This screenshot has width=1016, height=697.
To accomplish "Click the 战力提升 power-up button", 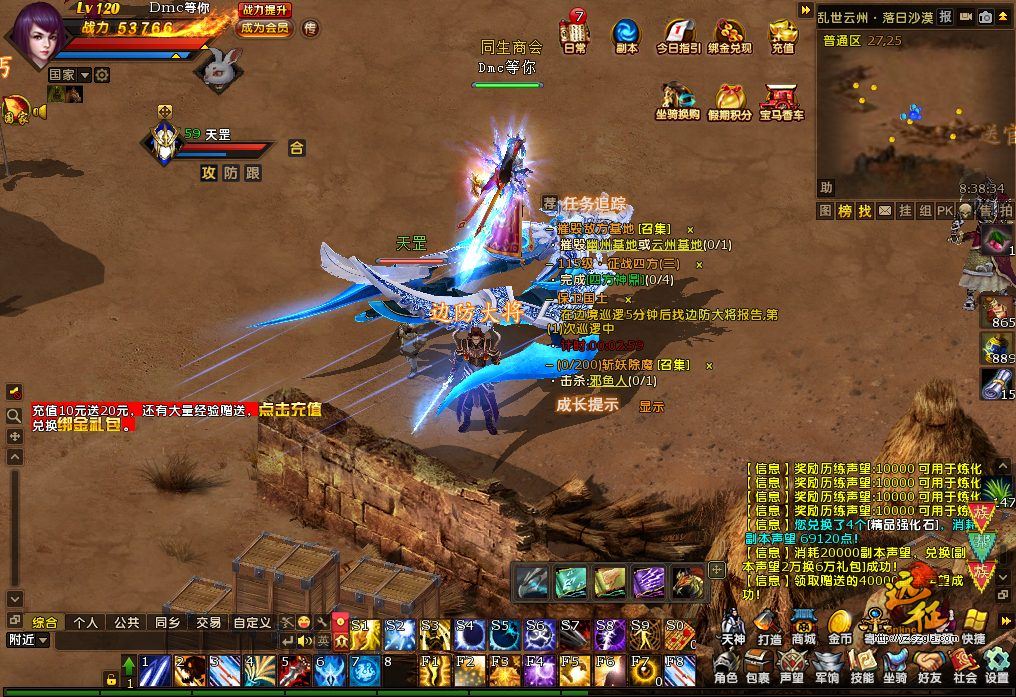I will [x=266, y=10].
